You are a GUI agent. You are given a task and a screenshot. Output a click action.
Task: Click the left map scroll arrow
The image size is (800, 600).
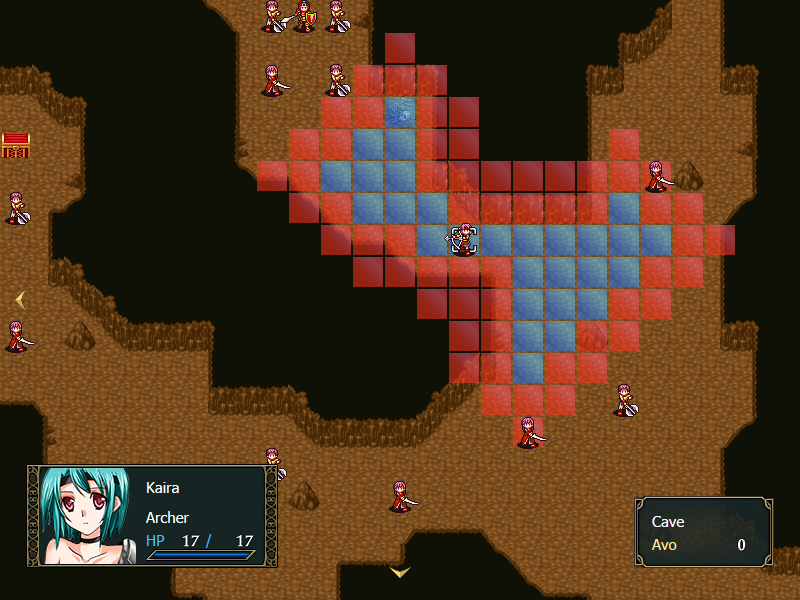pos(19,299)
